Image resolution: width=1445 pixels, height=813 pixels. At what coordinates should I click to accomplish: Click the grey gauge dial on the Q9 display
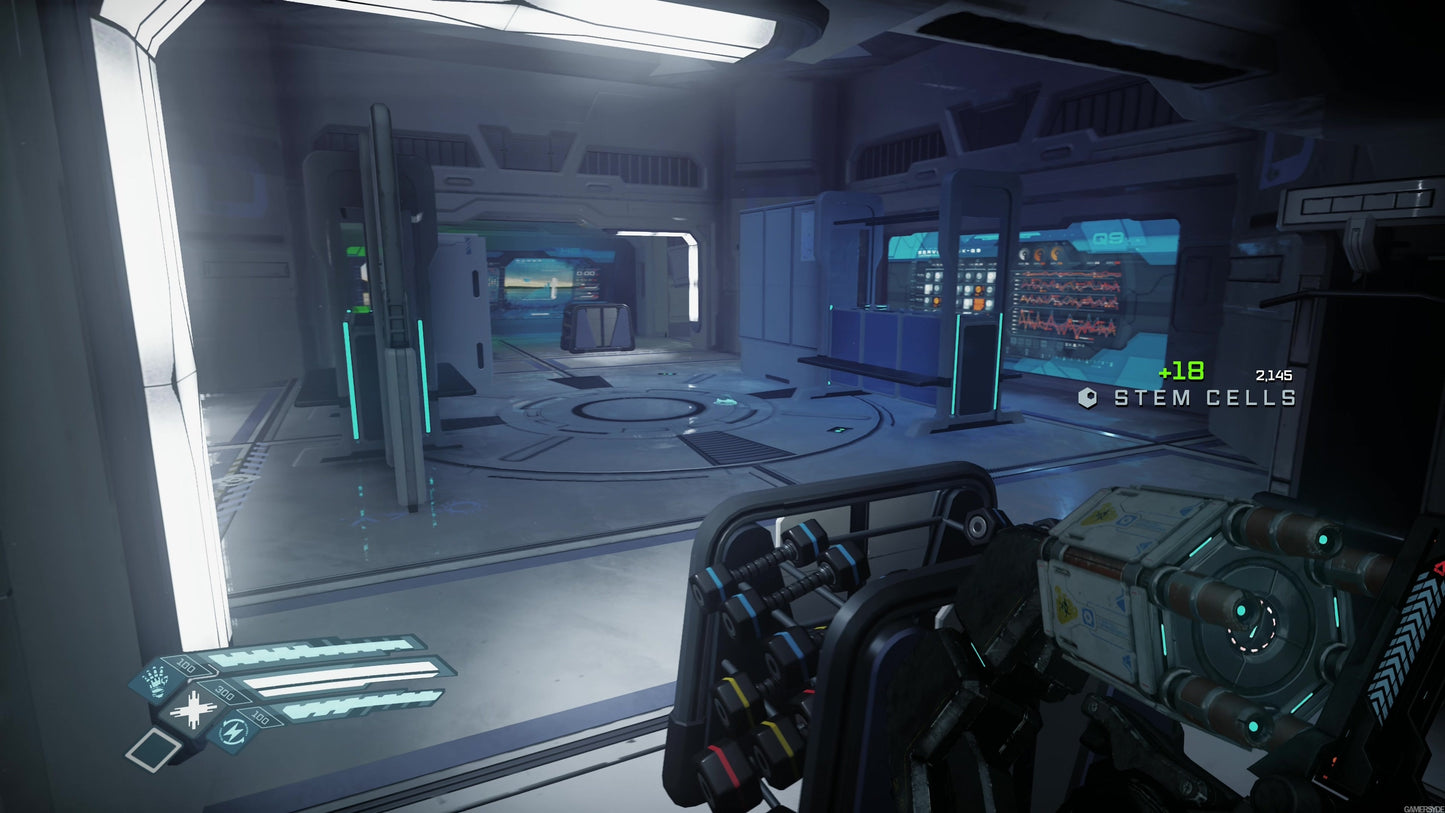1023,254
